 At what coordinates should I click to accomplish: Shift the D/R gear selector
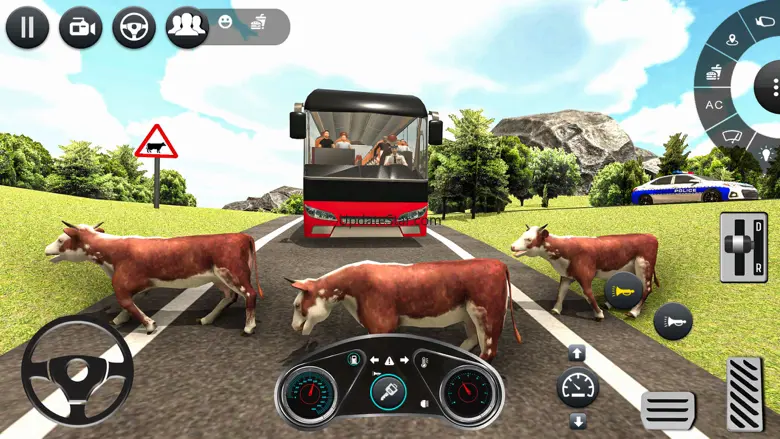[x=743, y=247]
